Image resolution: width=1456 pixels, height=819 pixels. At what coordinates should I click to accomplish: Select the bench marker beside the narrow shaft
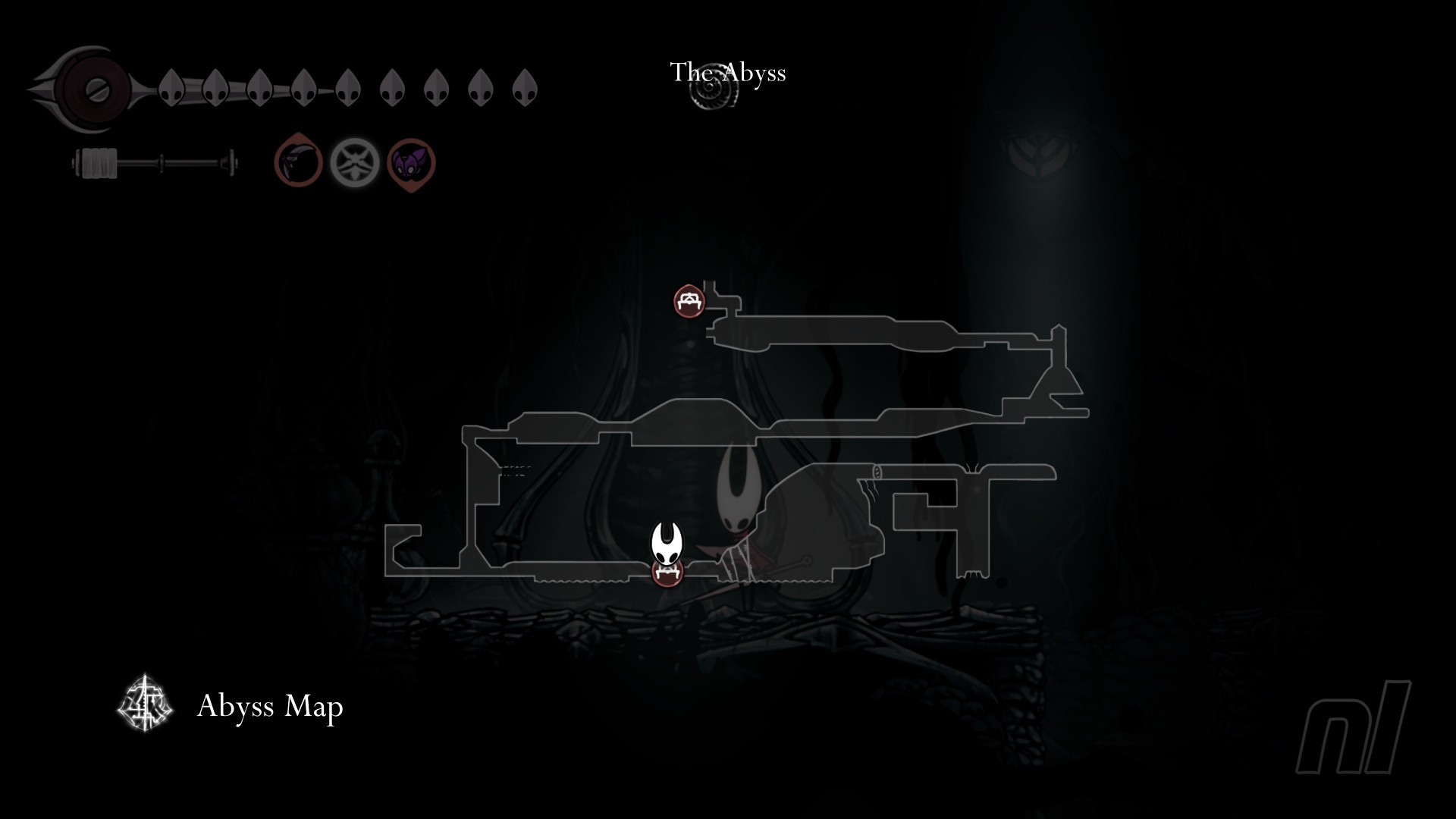(x=689, y=302)
